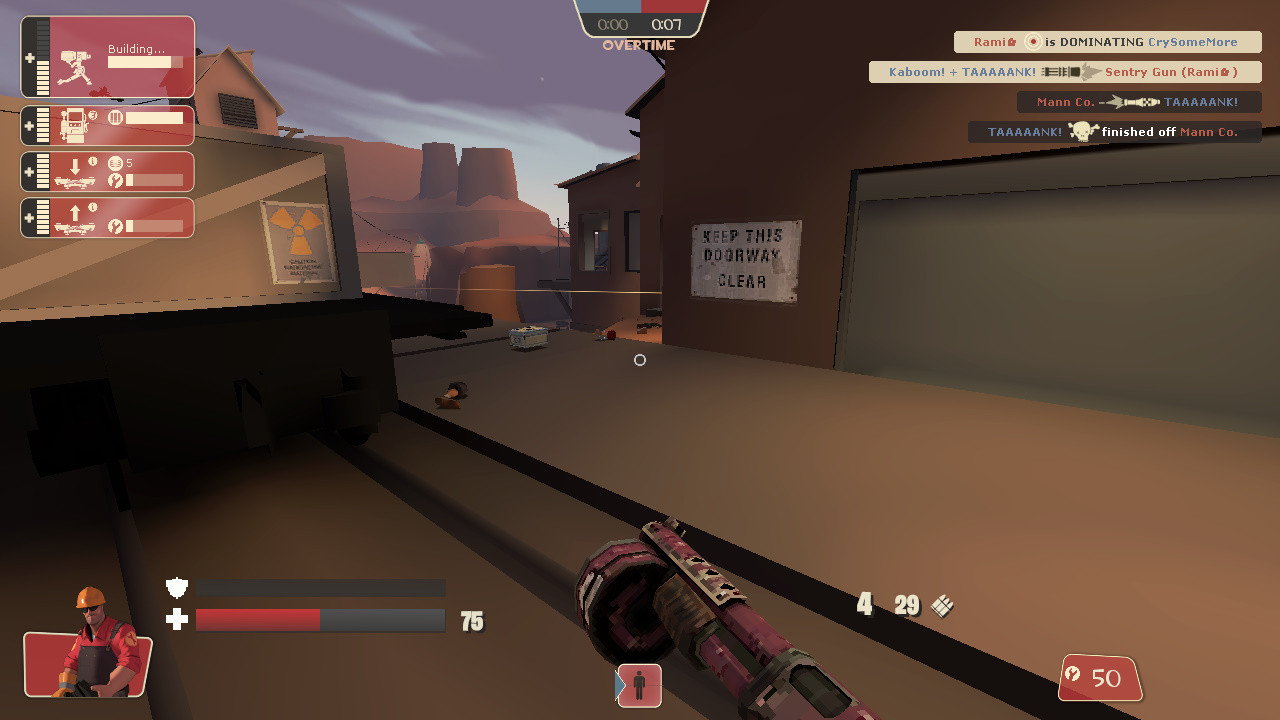Click the OVERTIME label under the timer

coord(640,44)
